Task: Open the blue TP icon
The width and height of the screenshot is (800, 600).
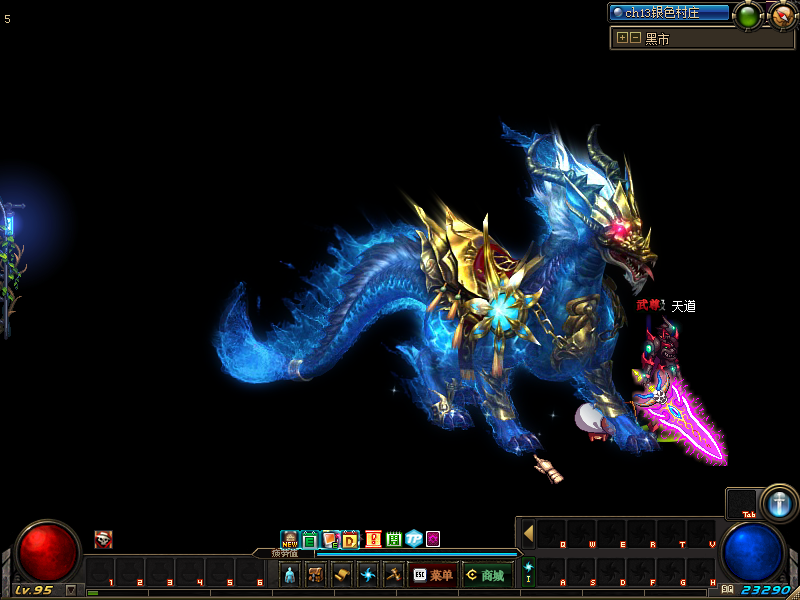Action: click(413, 540)
